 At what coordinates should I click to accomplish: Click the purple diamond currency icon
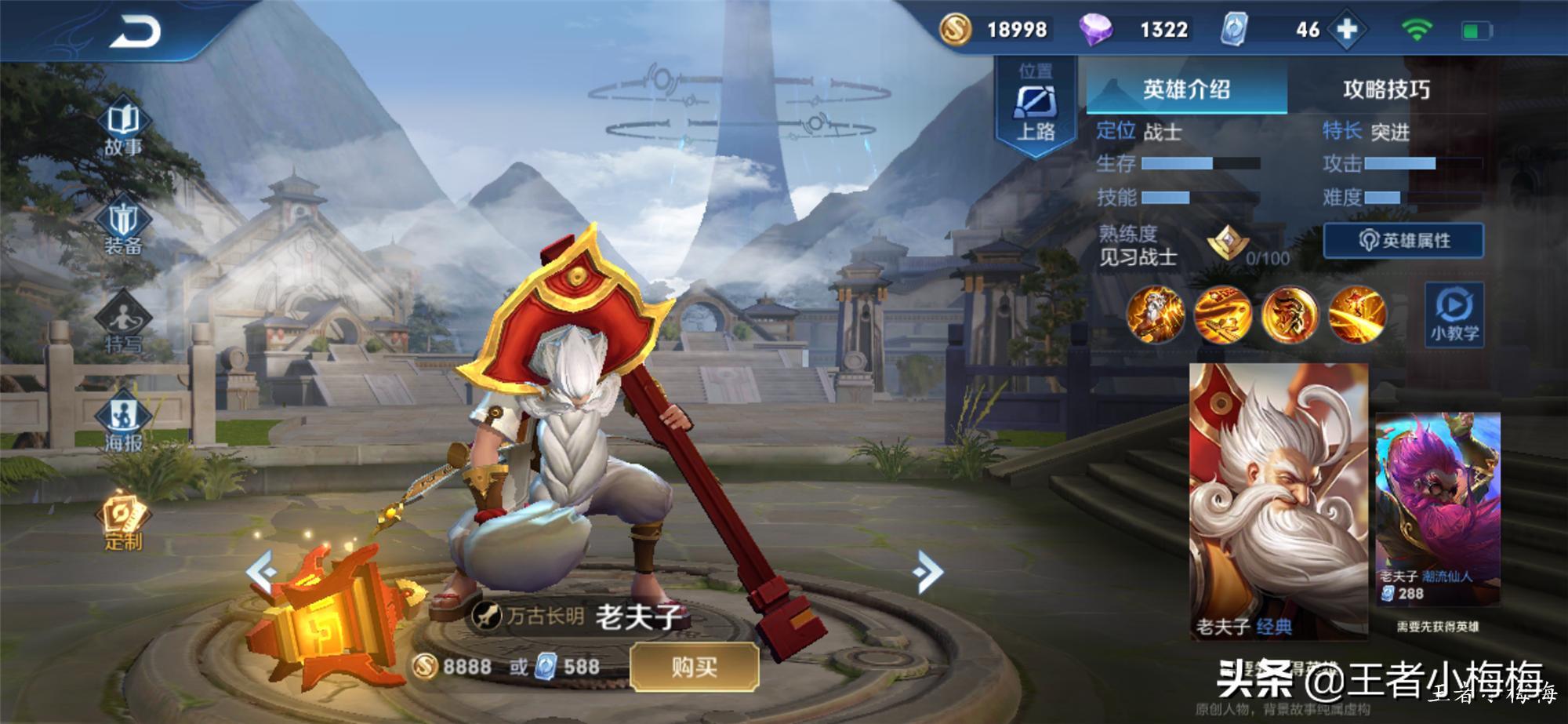pos(1095,30)
